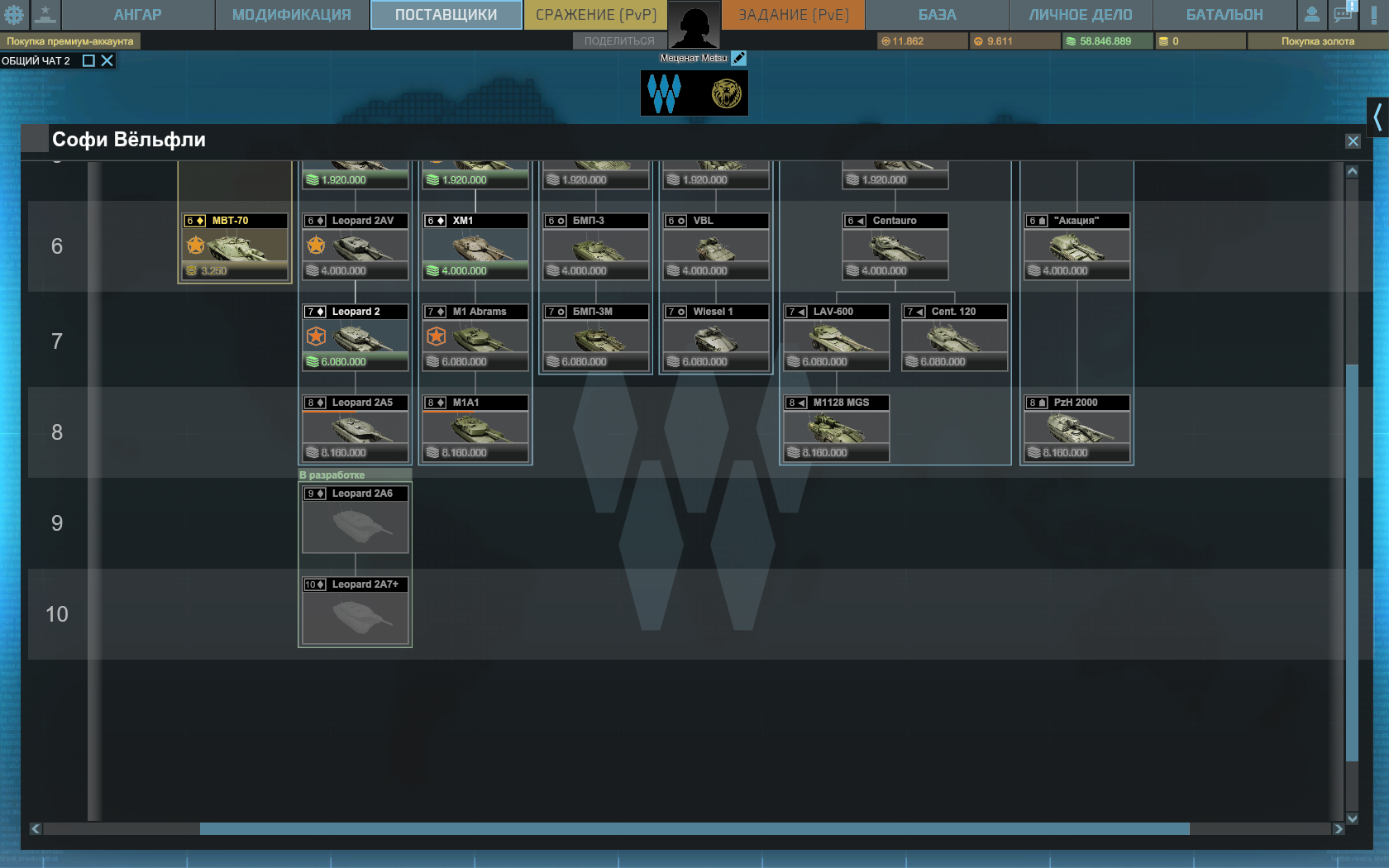Choose the Leopard 2 tier 7 tank

(356, 337)
